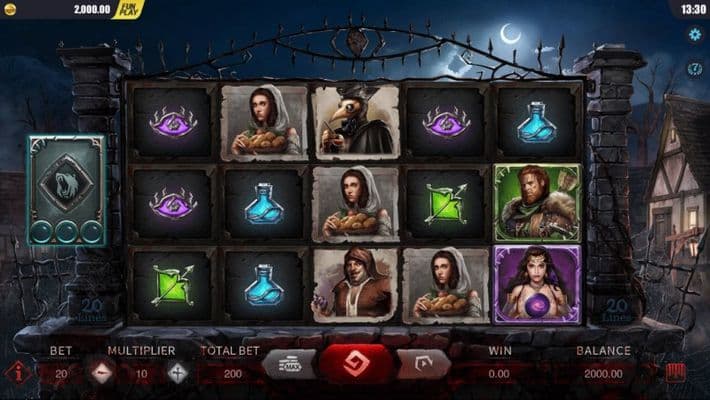Select the wolf emblem bonus card
Viewport: 710px width, 400px height.
[66, 190]
